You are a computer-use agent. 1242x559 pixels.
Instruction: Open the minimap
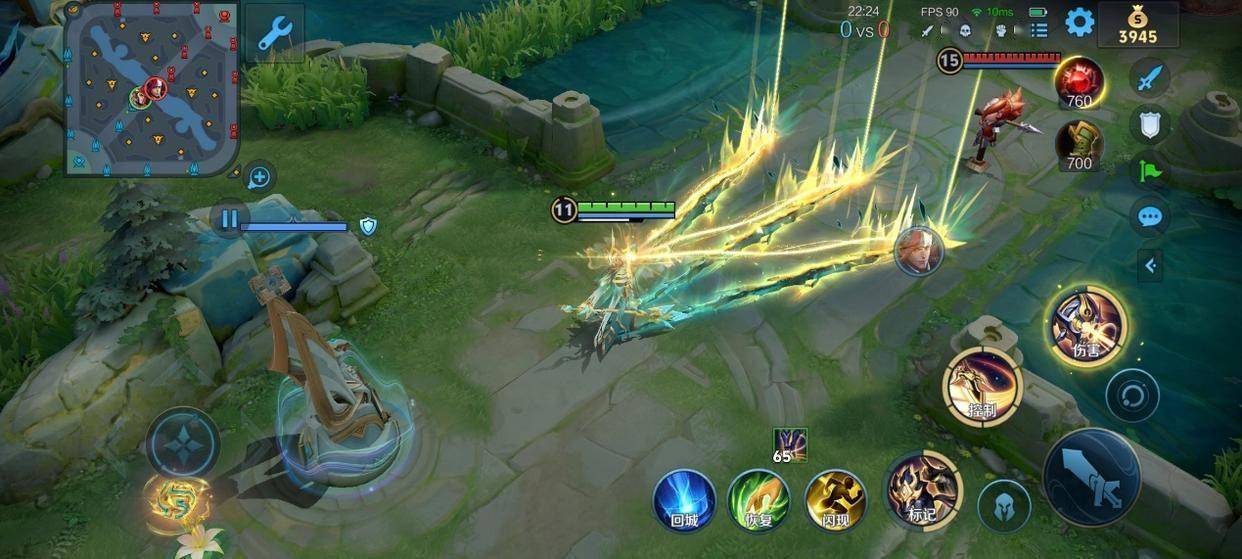tap(151, 88)
